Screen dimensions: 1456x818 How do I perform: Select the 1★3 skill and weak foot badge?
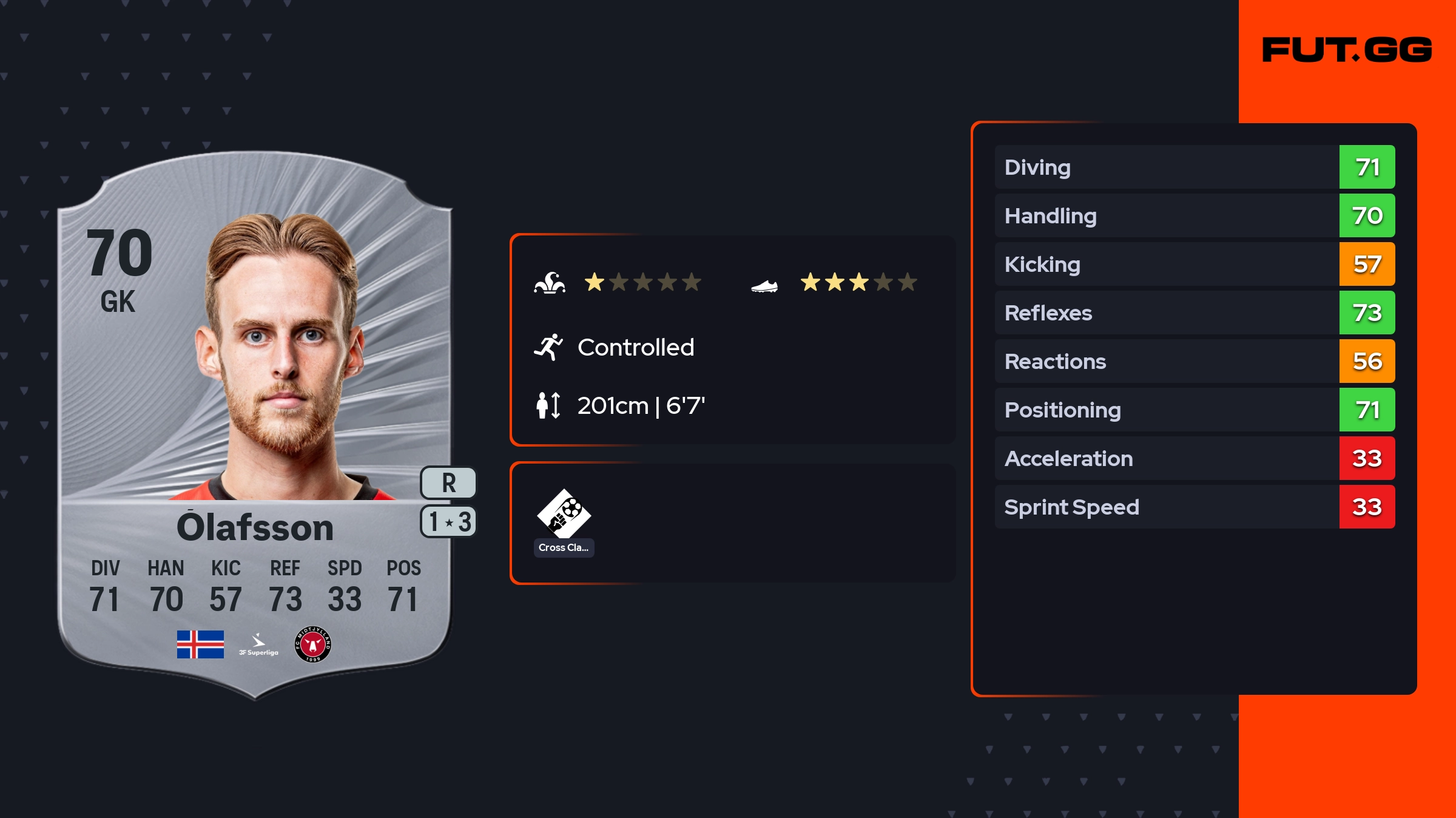point(449,521)
